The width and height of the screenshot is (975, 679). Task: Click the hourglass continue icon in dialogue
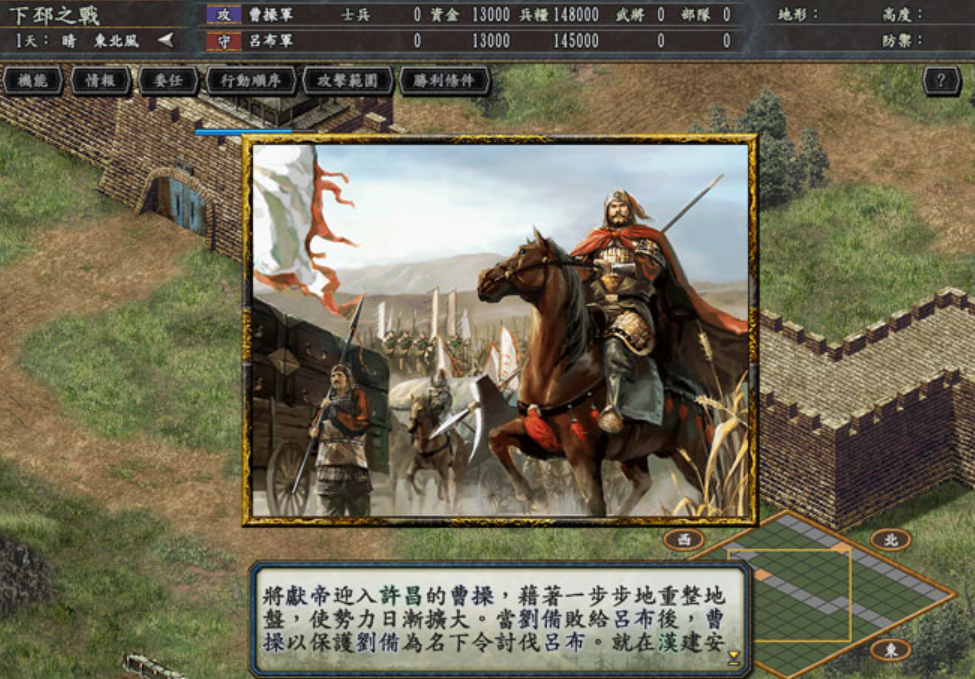(x=734, y=657)
